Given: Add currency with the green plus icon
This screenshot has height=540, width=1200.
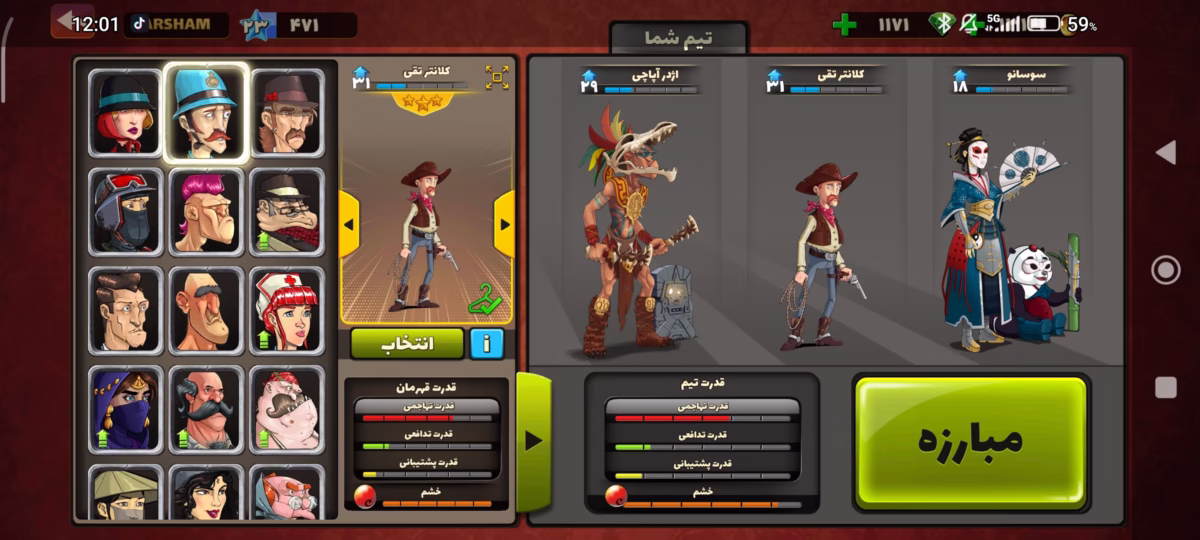Looking at the screenshot, I should coord(845,24).
